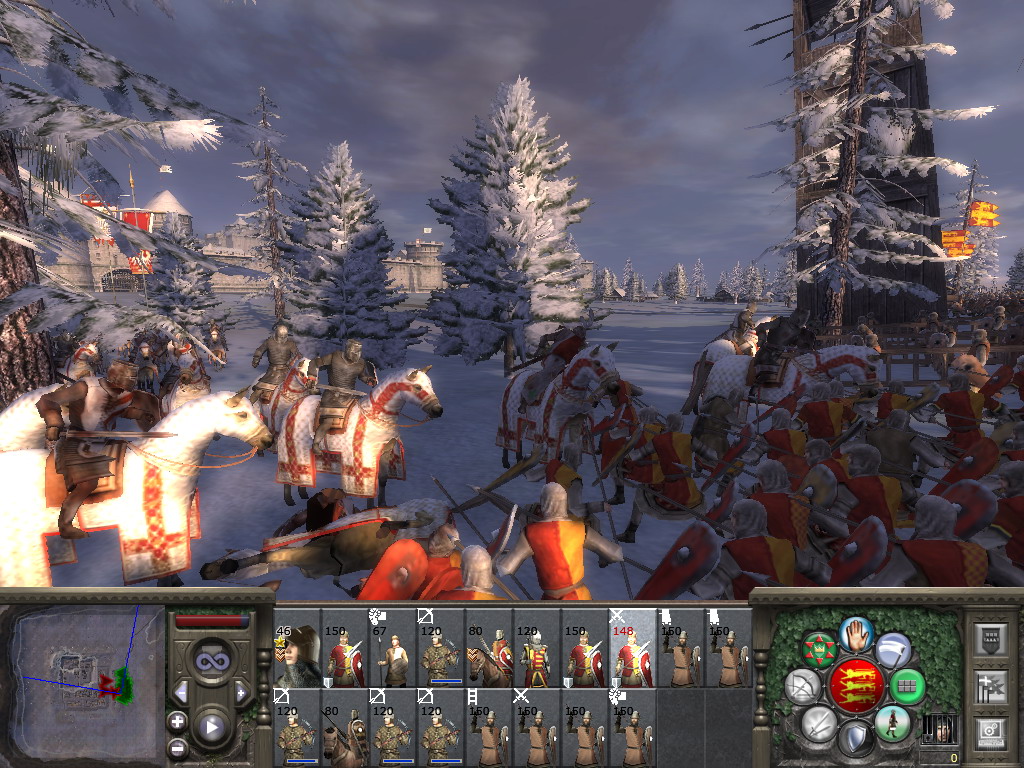Image resolution: width=1024 pixels, height=768 pixels.
Task: Toggle the guard mode shield button
Action: click(x=855, y=740)
